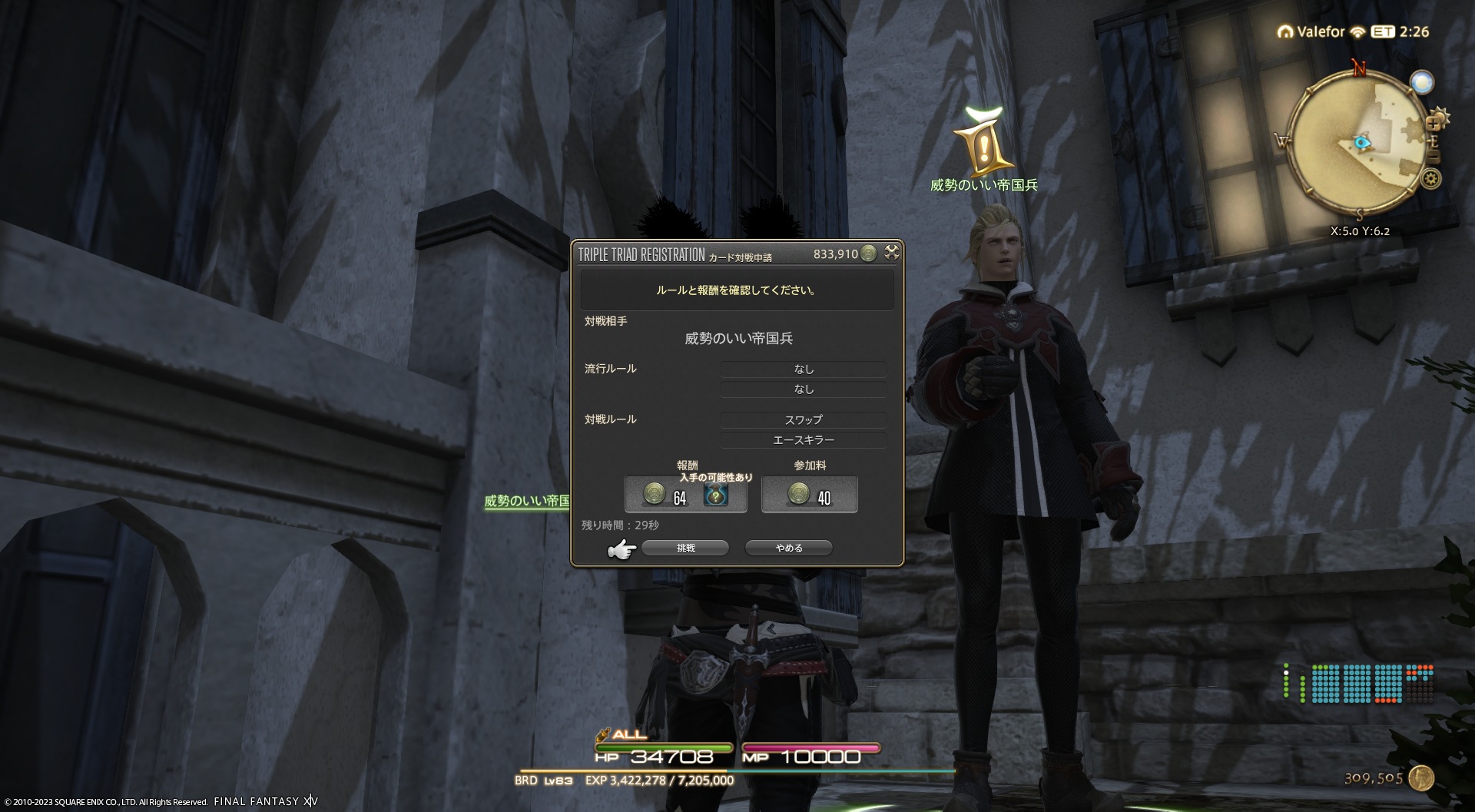Accept the match with the 挑戦 button

pyautogui.click(x=685, y=548)
